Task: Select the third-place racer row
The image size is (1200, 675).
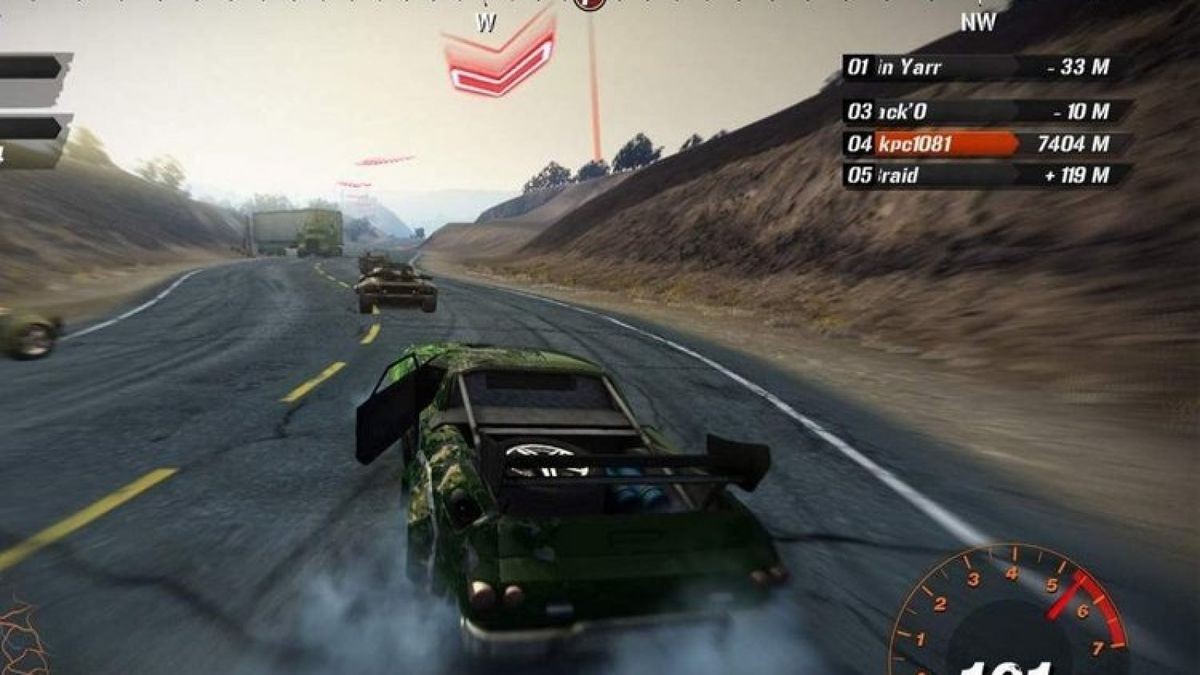Action: tap(985, 111)
